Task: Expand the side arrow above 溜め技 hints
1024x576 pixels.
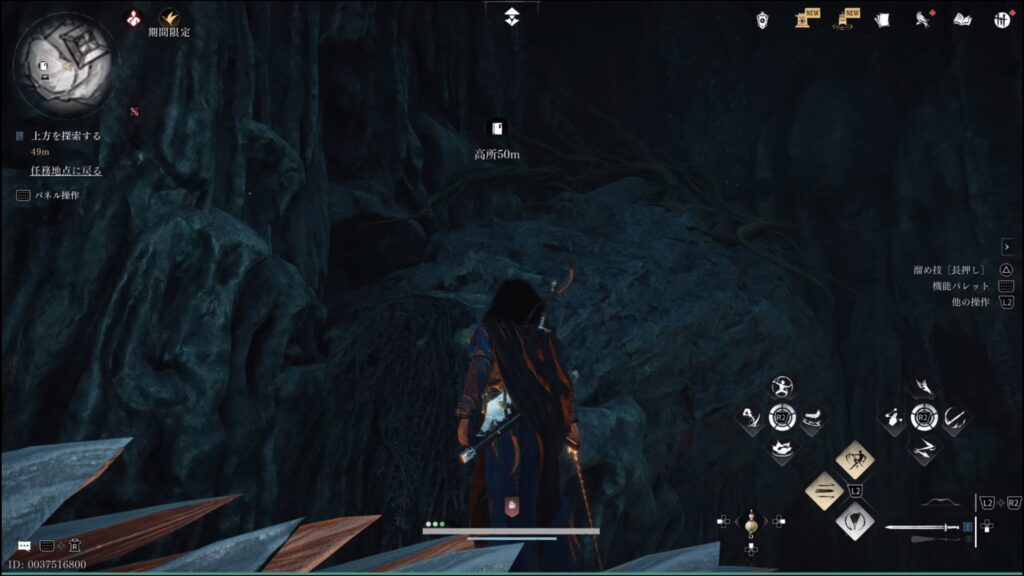Action: point(1007,247)
